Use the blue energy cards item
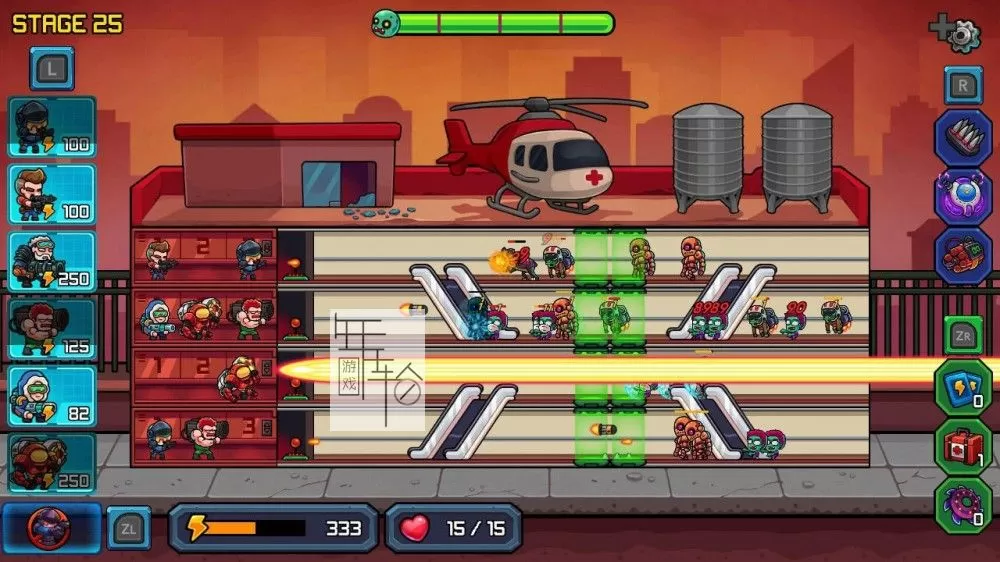 (962, 387)
